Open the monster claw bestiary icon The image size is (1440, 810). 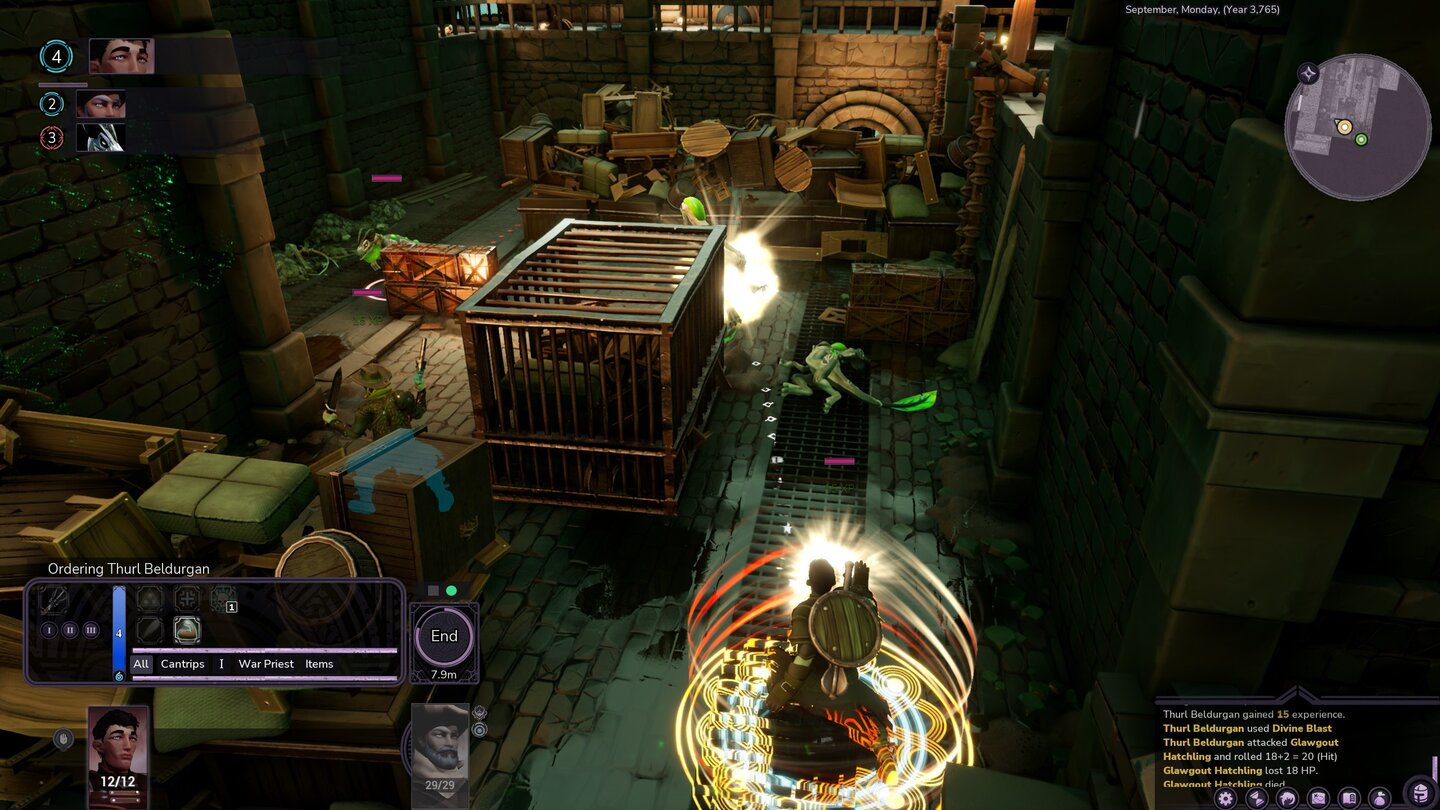pos(1290,797)
